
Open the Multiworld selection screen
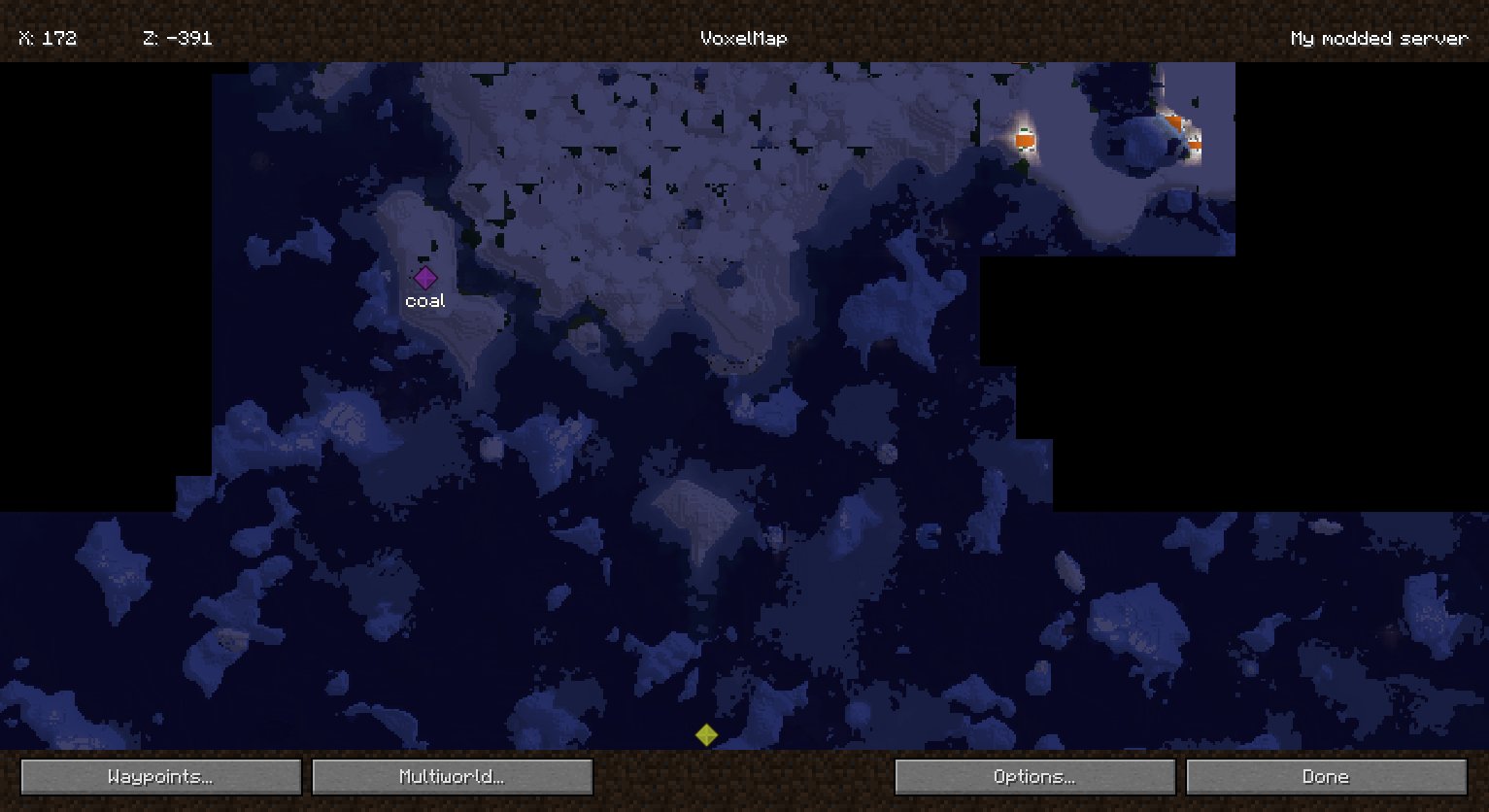coord(451,776)
